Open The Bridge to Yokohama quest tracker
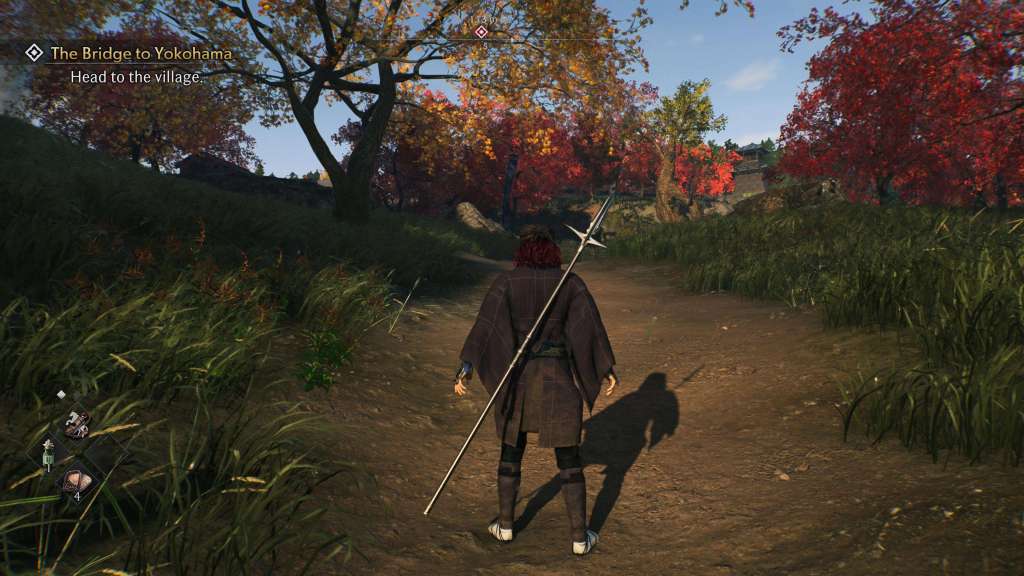The height and width of the screenshot is (576, 1024). [x=140, y=53]
